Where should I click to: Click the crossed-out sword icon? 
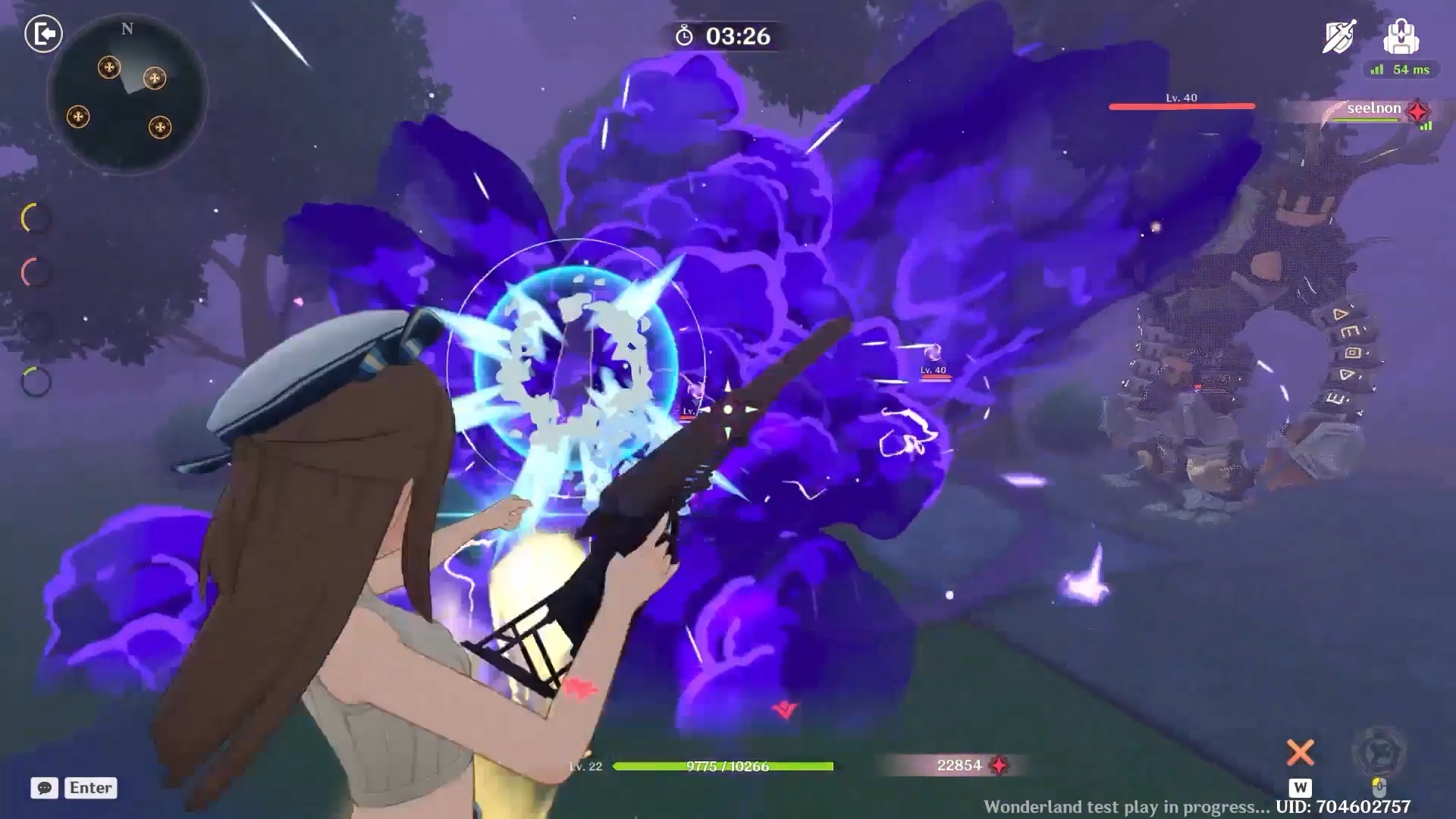[1340, 36]
